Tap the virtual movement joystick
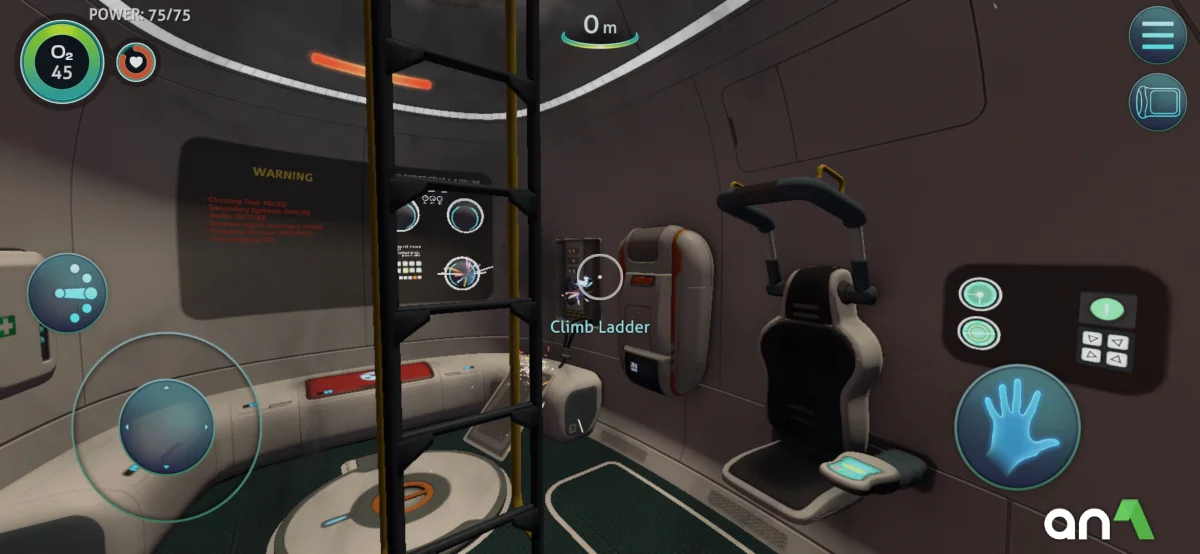Screen dimensions: 1200x554 pyautogui.click(x=166, y=427)
